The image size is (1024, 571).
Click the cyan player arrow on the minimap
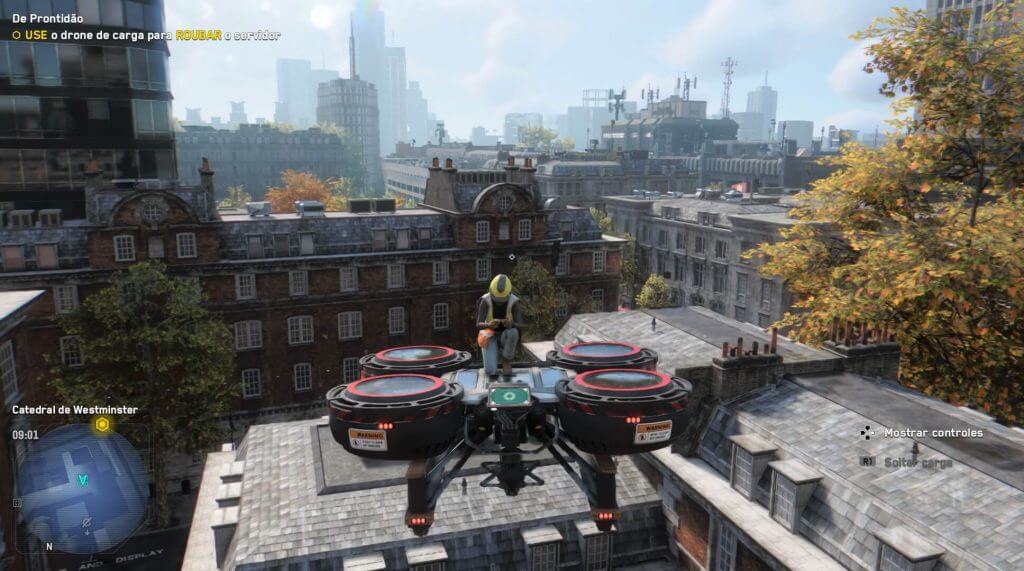pos(83,479)
